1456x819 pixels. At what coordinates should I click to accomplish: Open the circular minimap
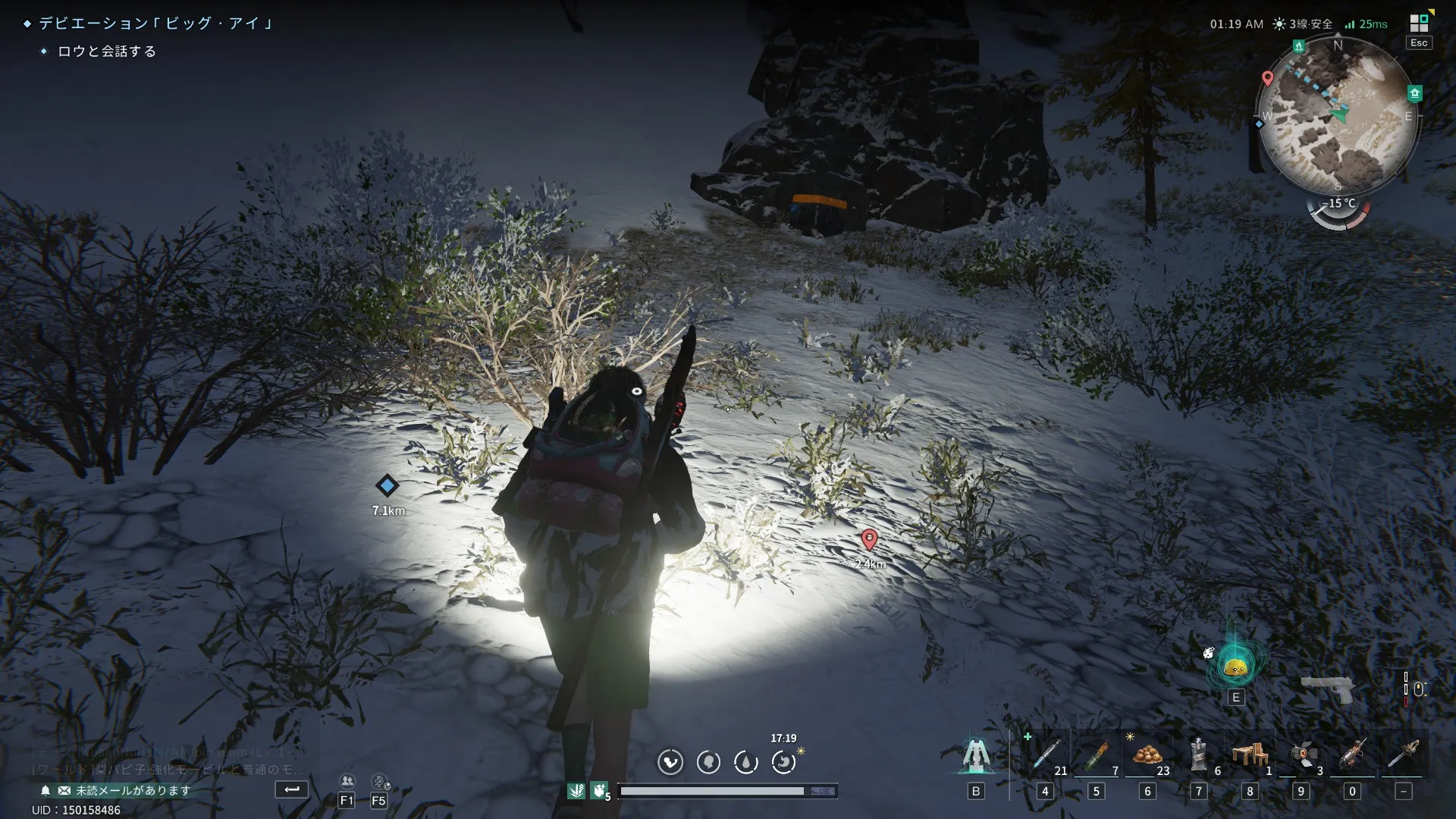coord(1338,115)
